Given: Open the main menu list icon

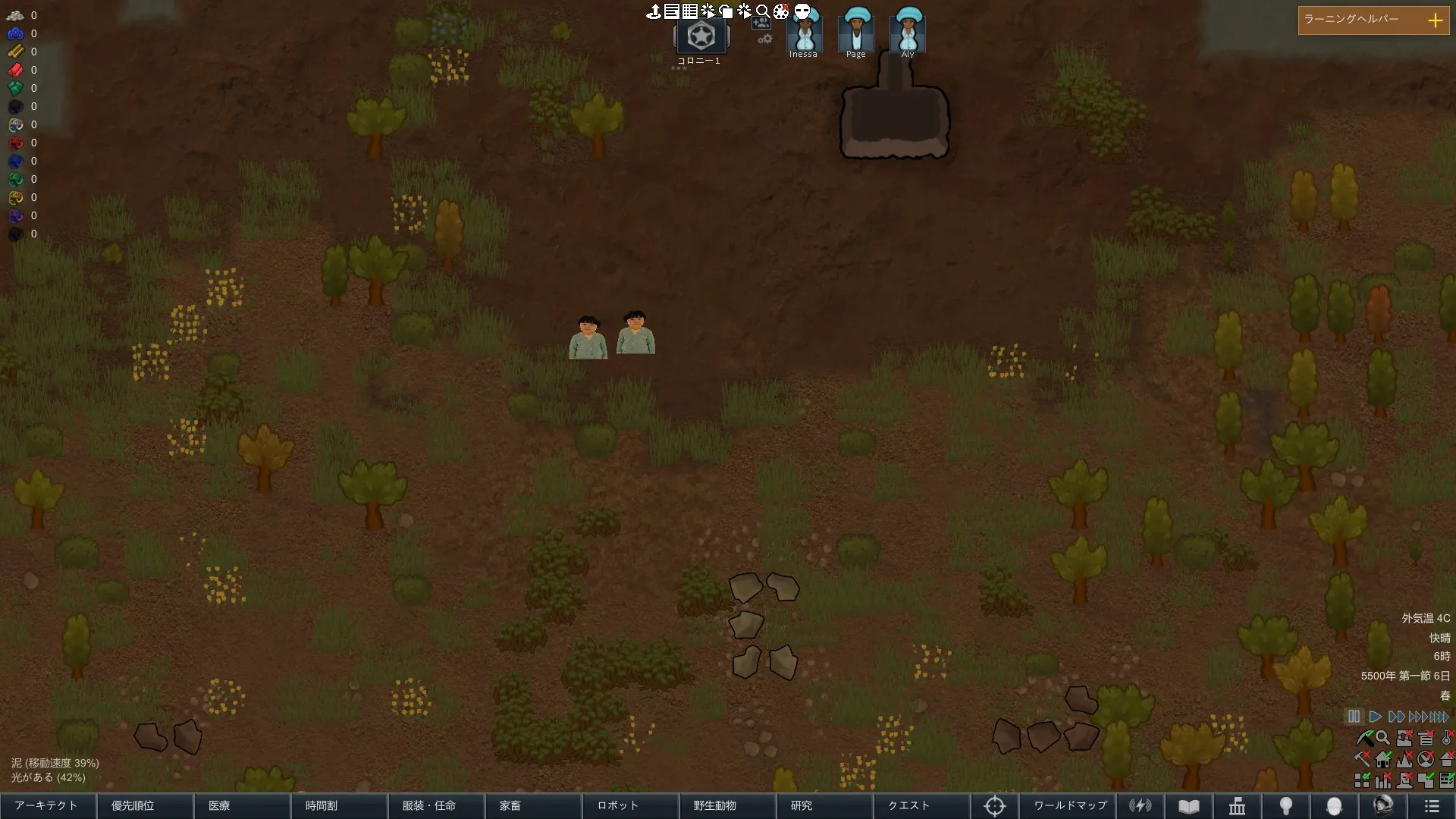Looking at the screenshot, I should tap(1432, 806).
